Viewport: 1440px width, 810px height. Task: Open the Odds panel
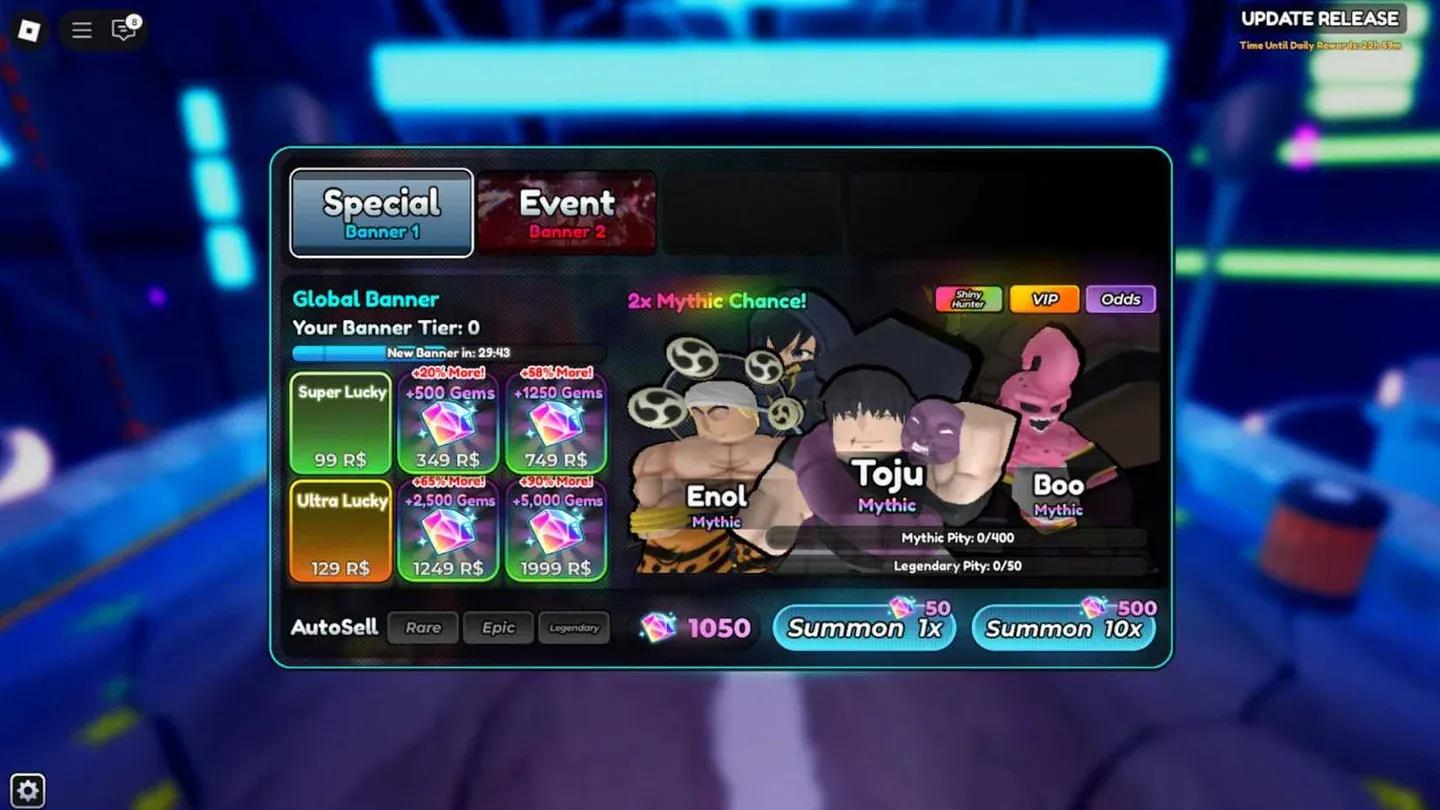click(1120, 298)
